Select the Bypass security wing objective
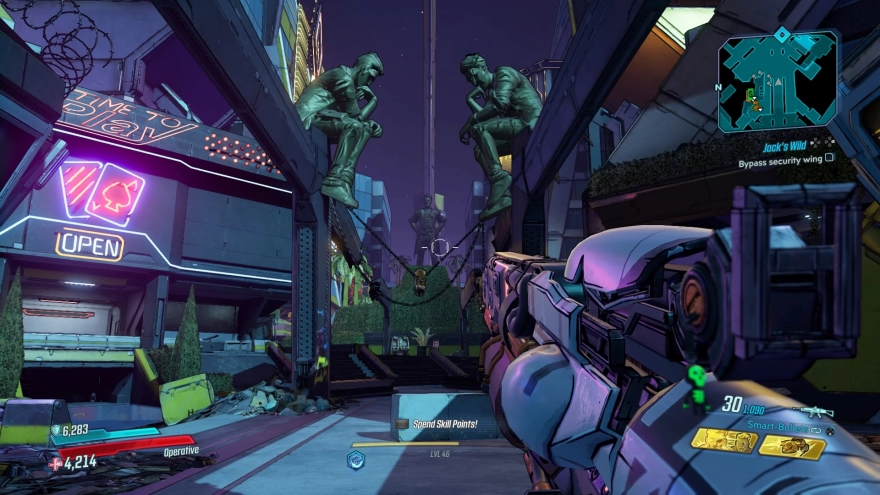The height and width of the screenshot is (495, 880). click(x=785, y=159)
